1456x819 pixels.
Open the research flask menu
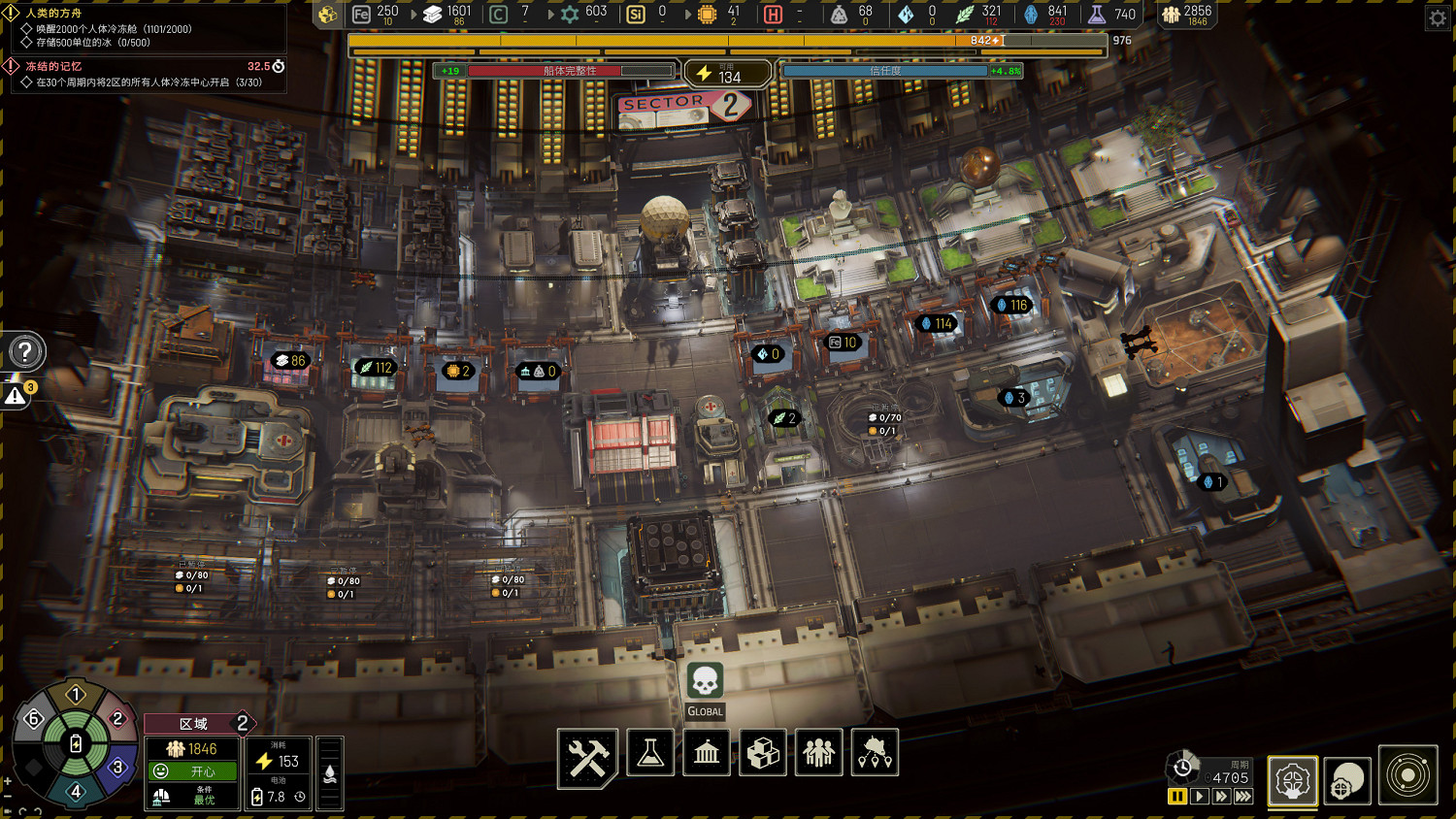coord(650,753)
